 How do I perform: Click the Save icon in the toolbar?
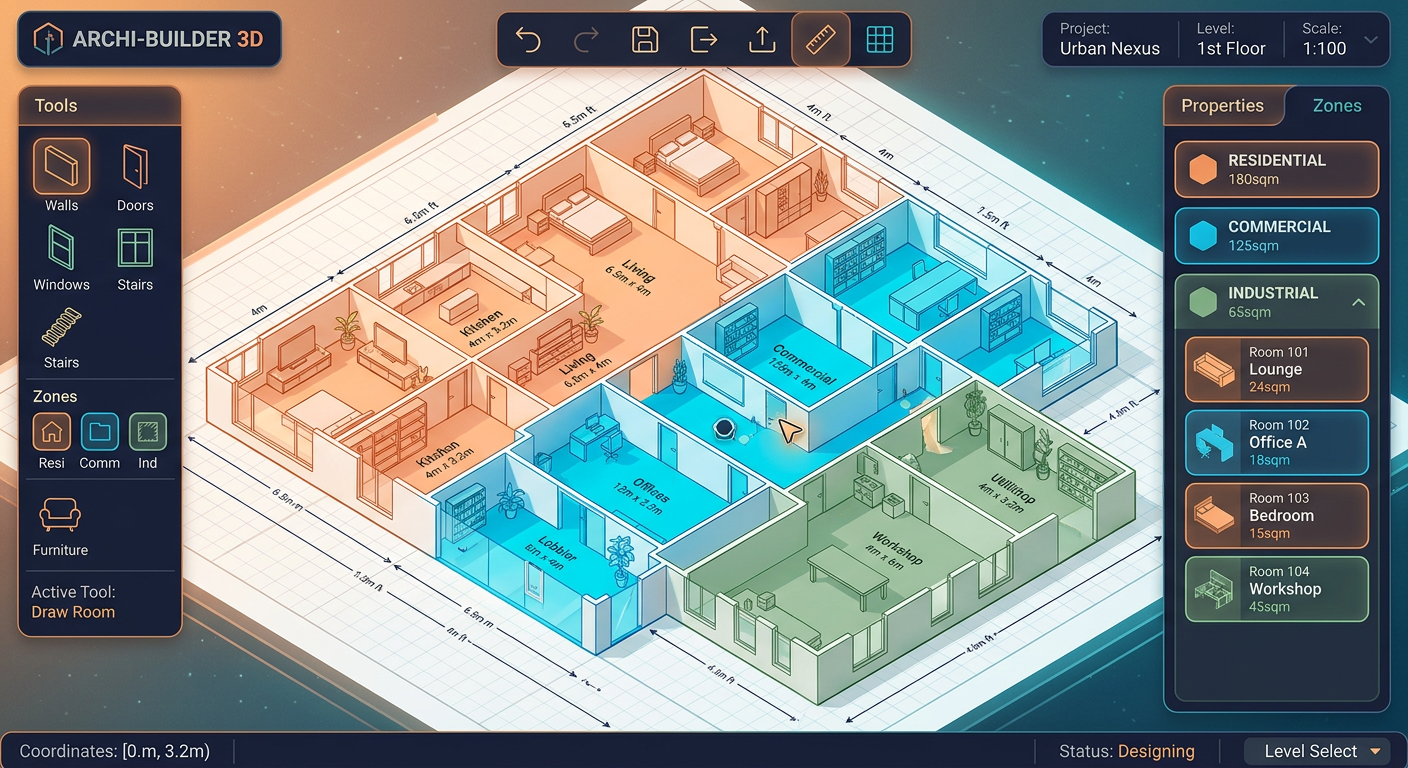pos(645,39)
